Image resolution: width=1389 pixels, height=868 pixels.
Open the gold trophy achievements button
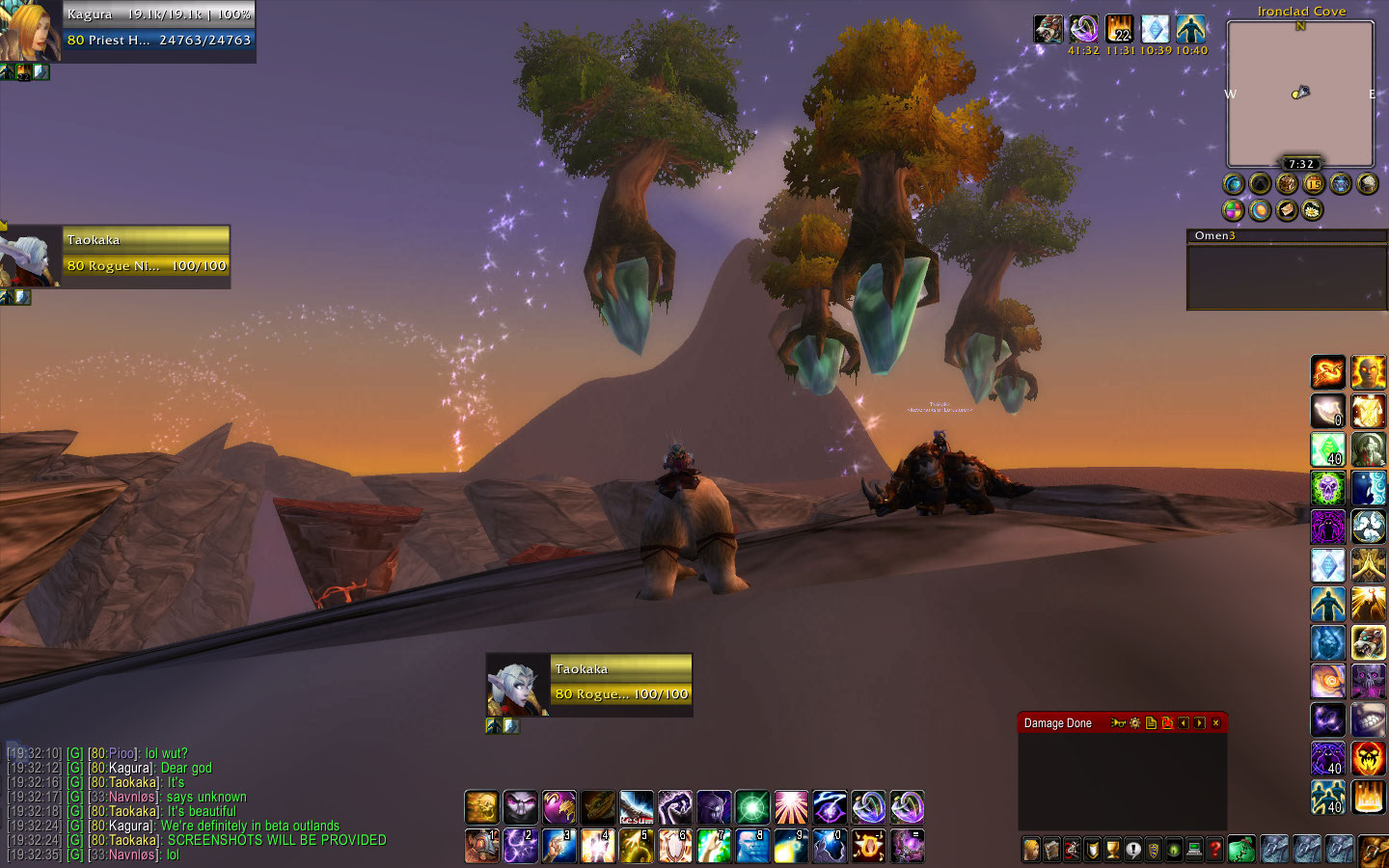(1113, 850)
